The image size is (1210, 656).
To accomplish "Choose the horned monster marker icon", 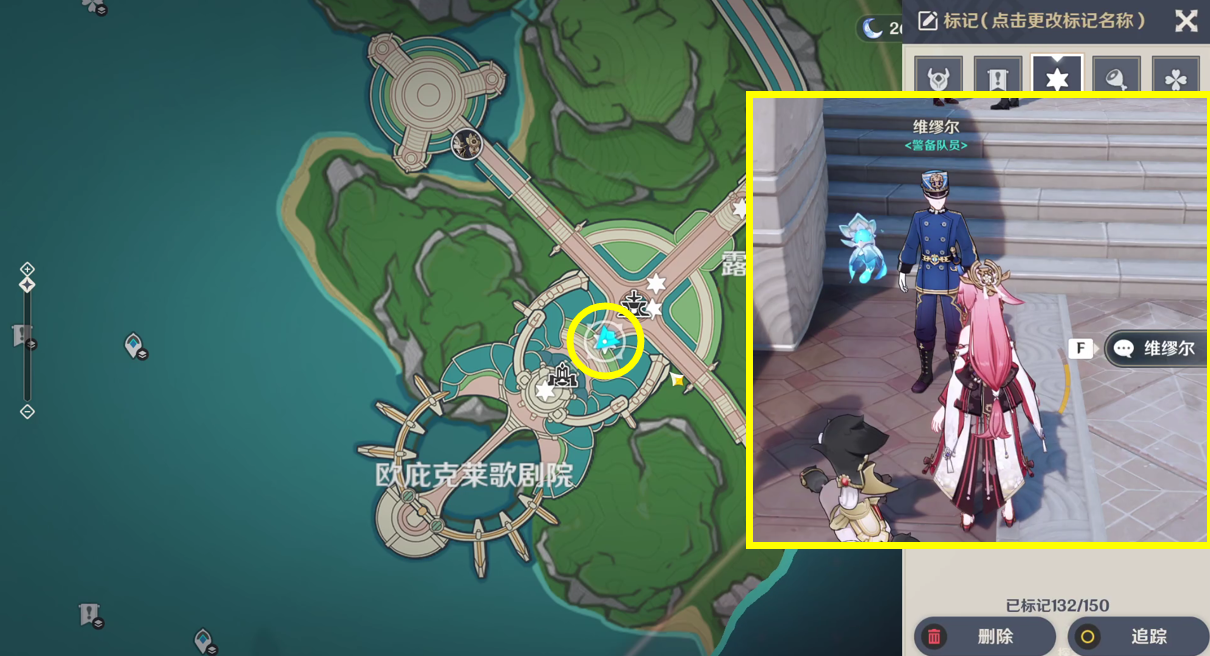I will 938,77.
